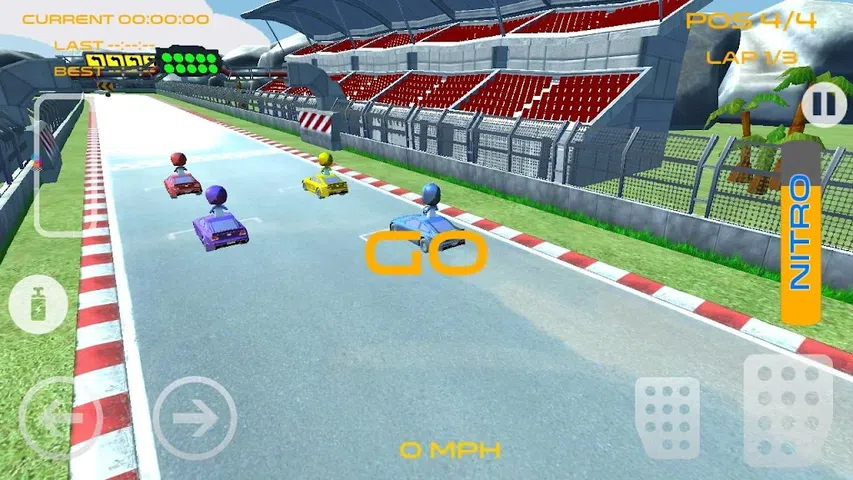Screen dimensions: 853x480
Task: Tap the smaller brake pedal
Action: [667, 417]
